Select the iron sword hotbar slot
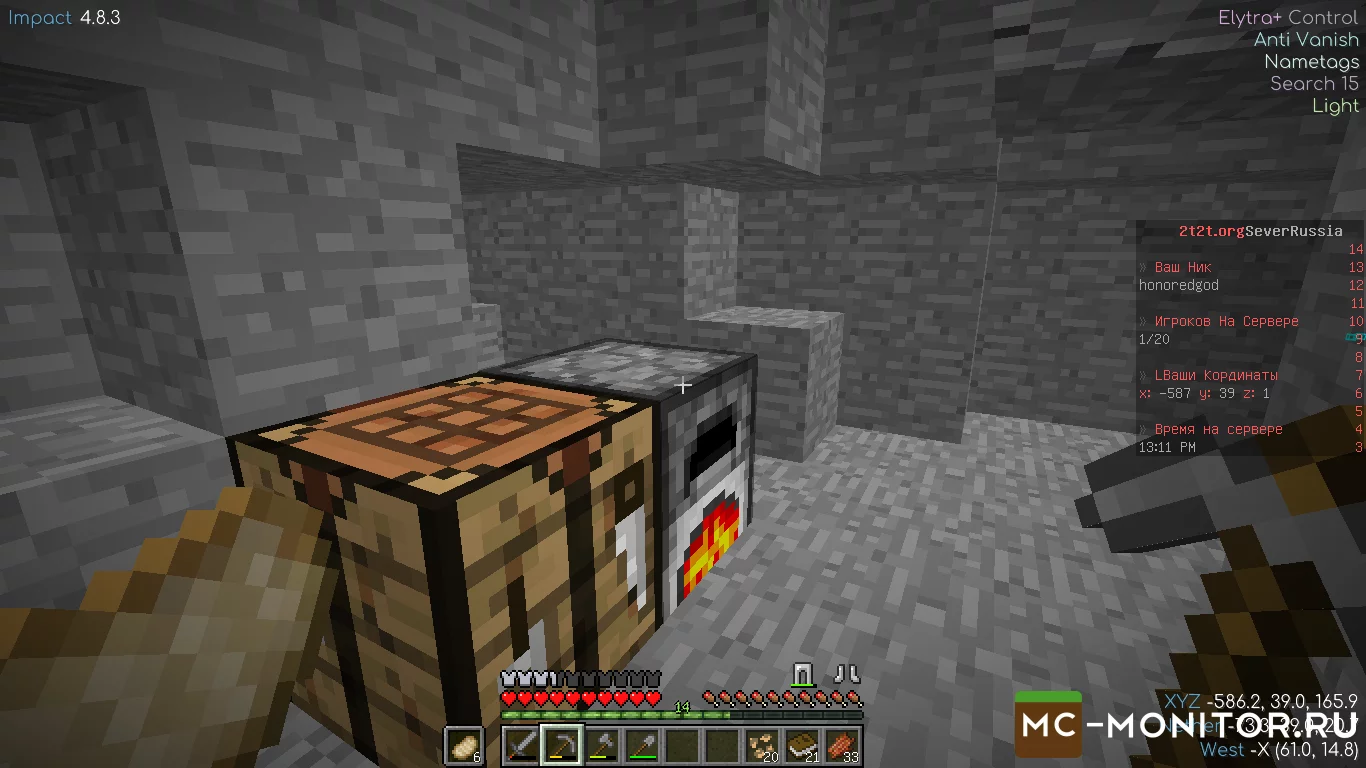The width and height of the screenshot is (1366, 768). coord(521,746)
